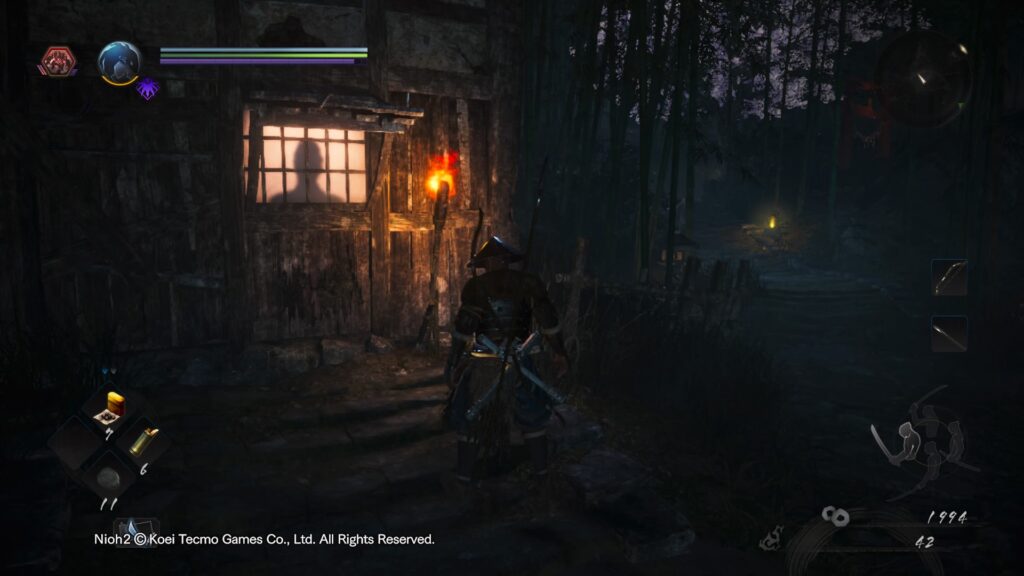Click the purple status effect icon
This screenshot has width=1024, height=576.
(148, 88)
